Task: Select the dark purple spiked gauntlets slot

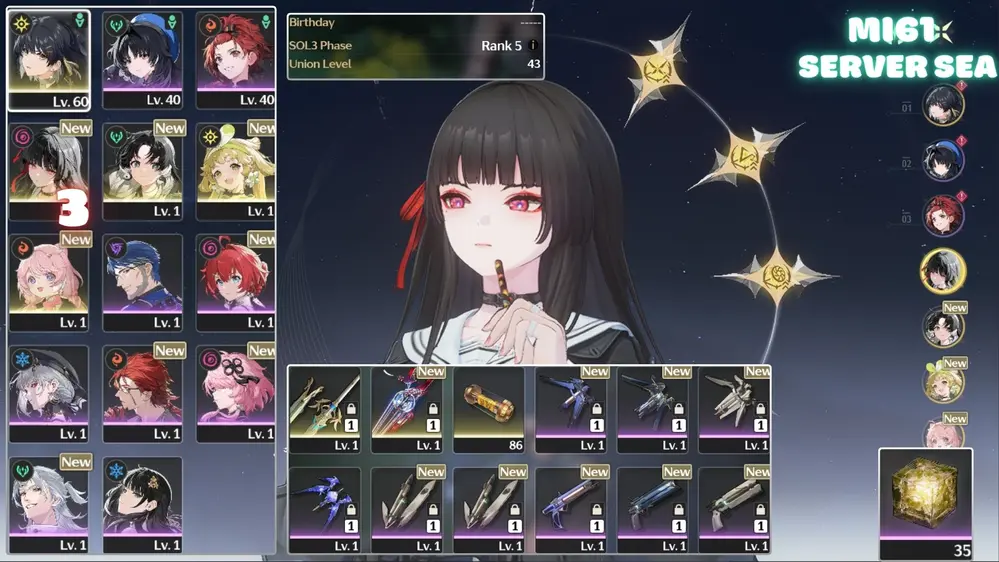Action: coord(324,504)
